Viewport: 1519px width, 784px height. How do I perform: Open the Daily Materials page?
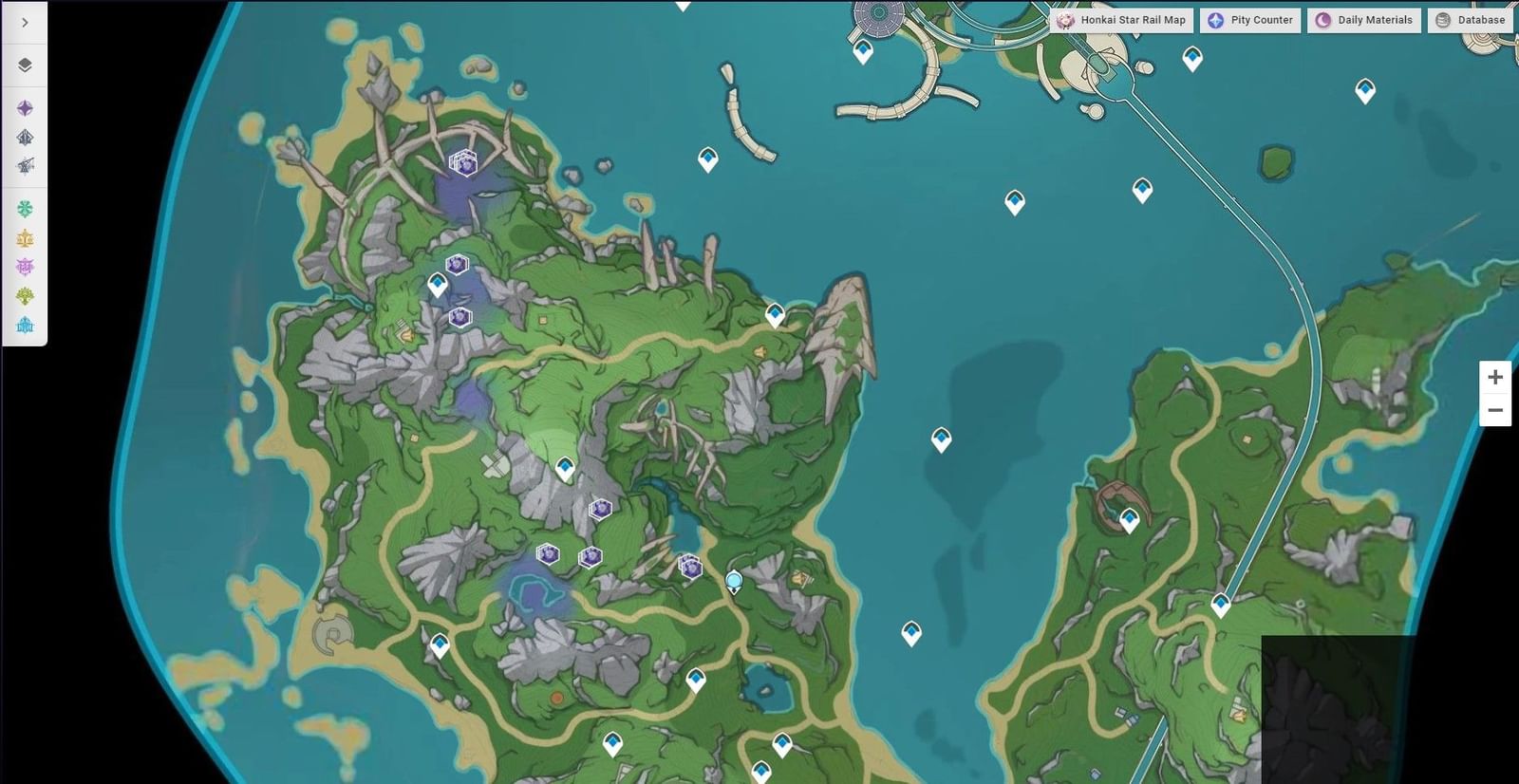point(1363,19)
